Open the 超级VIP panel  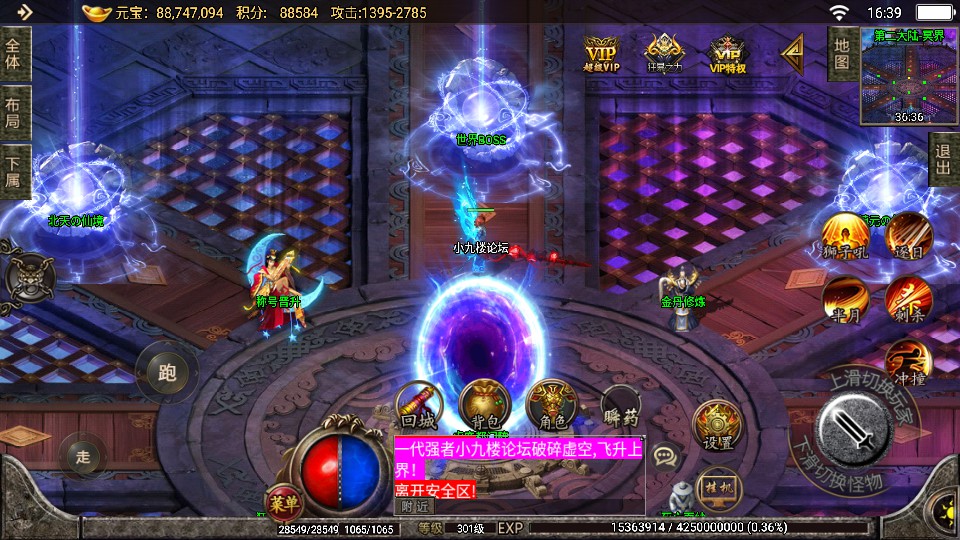click(x=601, y=53)
